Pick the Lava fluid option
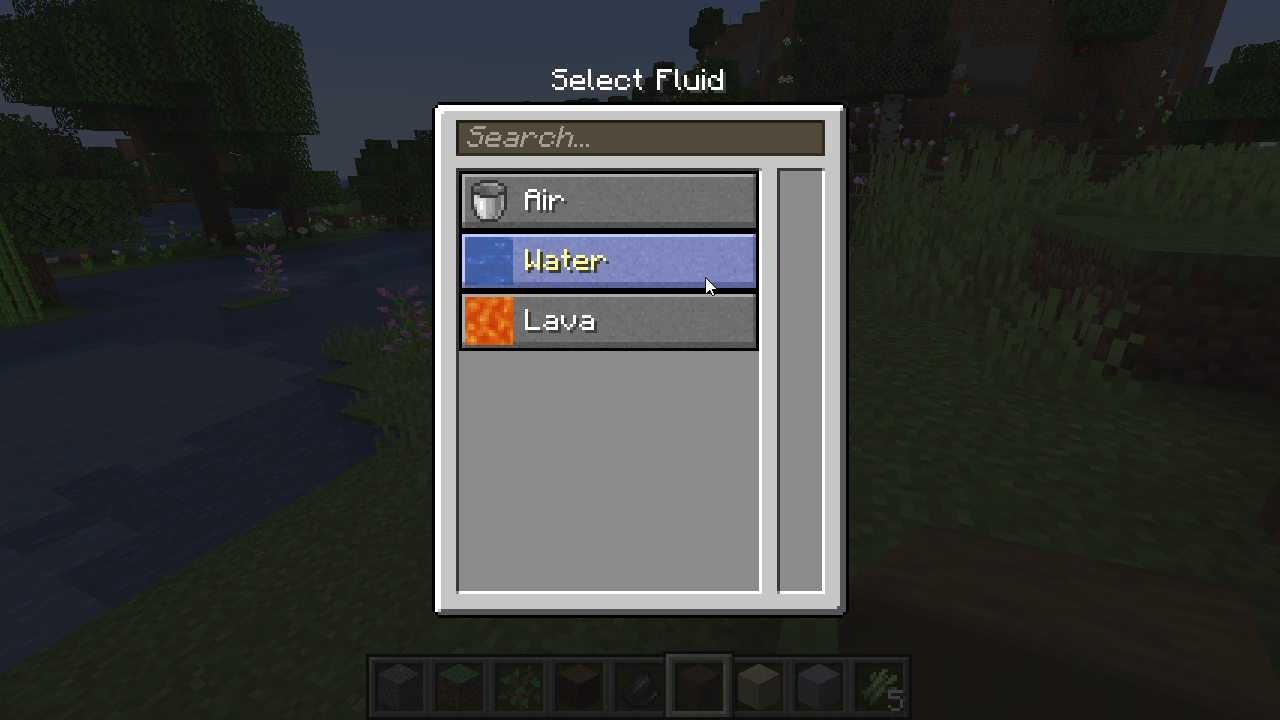1280x720 pixels. coord(609,321)
